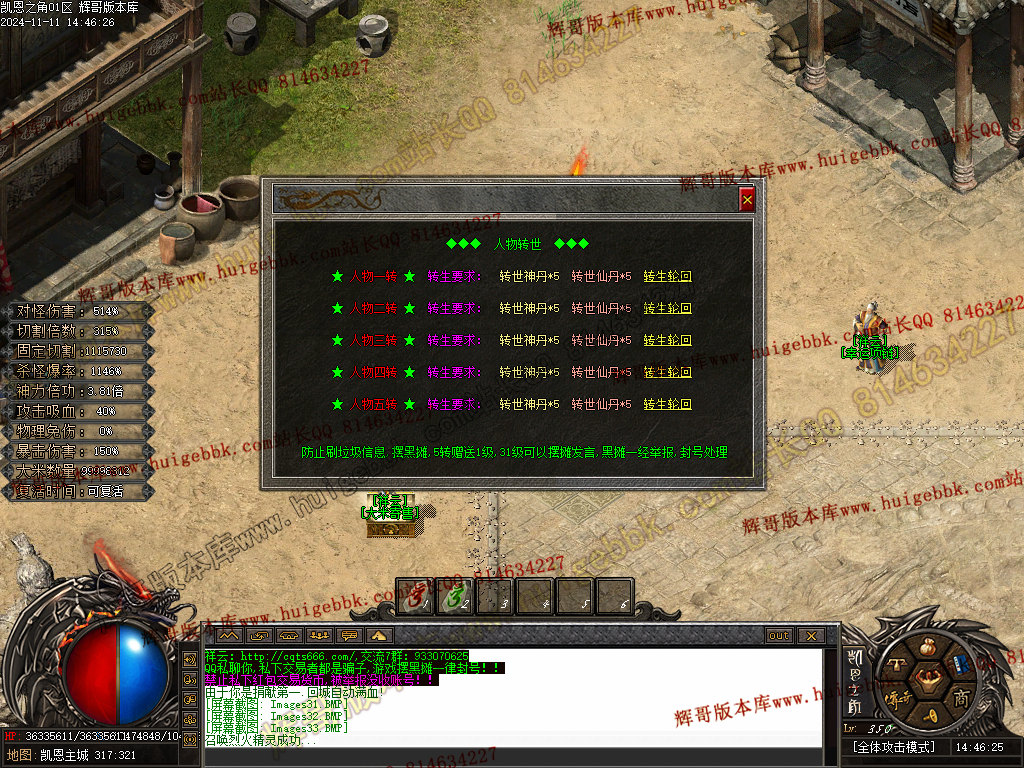Select hotbar slot 1 with red item
The image size is (1024, 768).
(x=415, y=596)
